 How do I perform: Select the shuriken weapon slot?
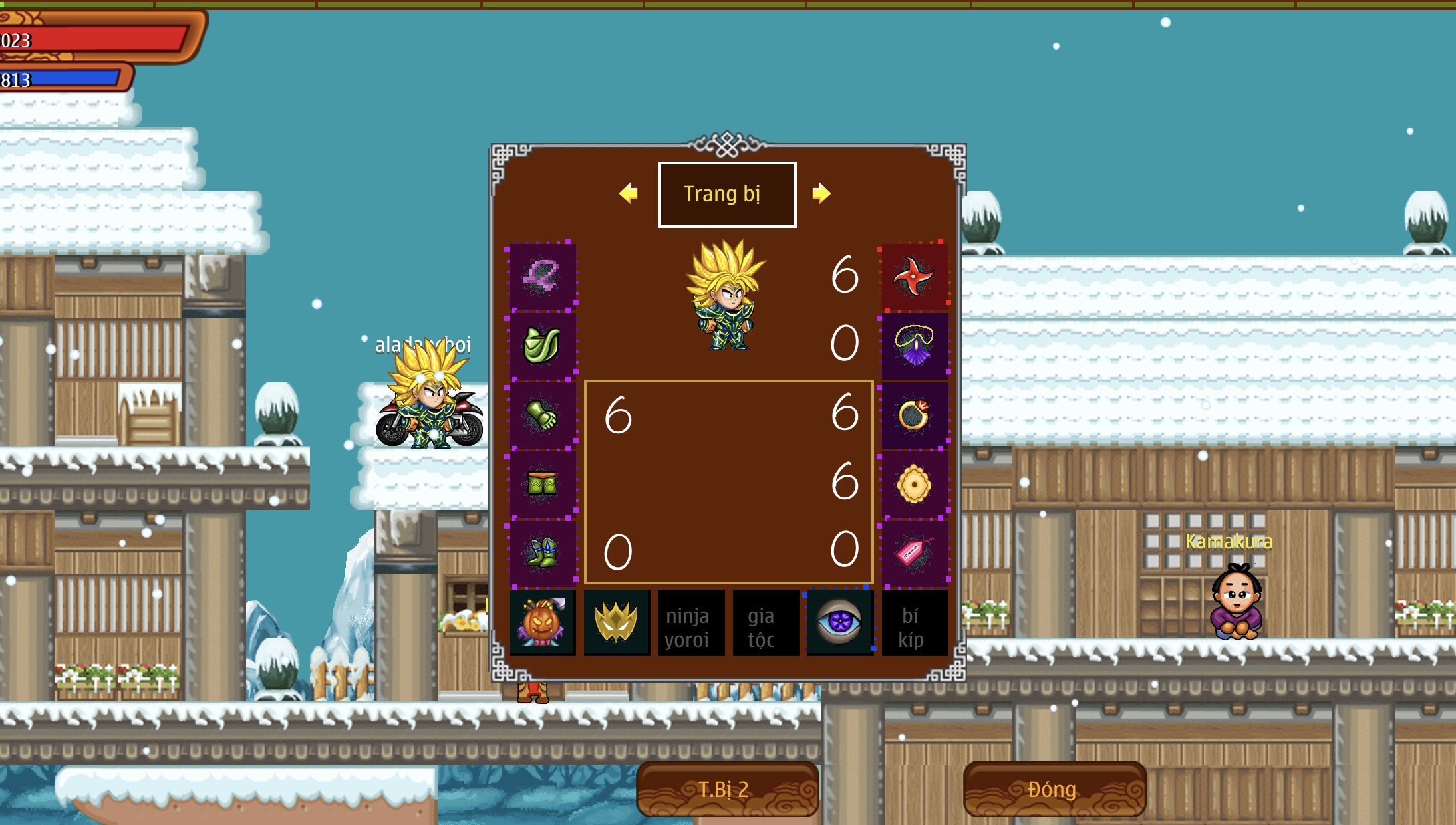click(x=915, y=276)
